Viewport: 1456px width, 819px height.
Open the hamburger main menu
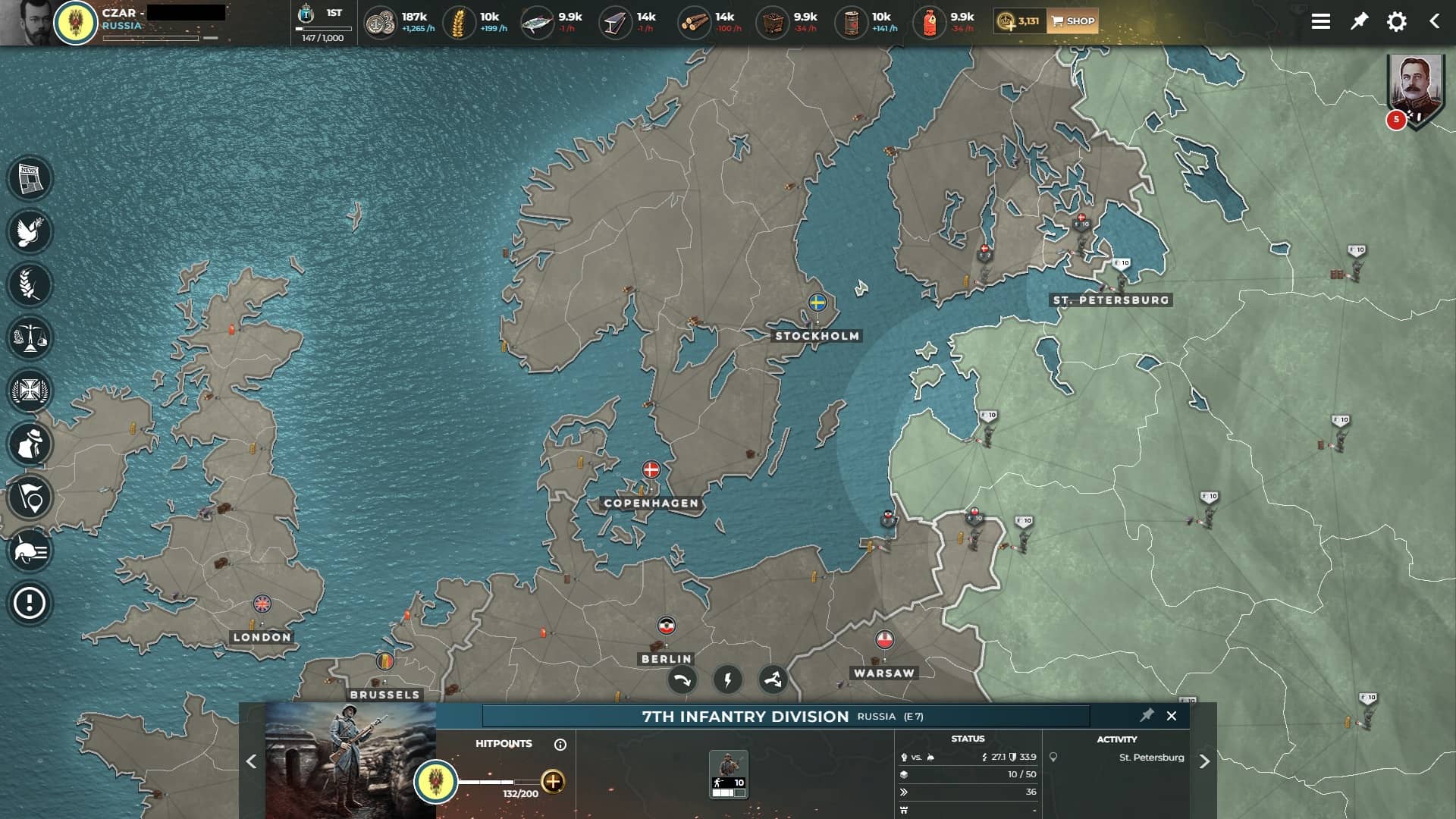[1320, 21]
